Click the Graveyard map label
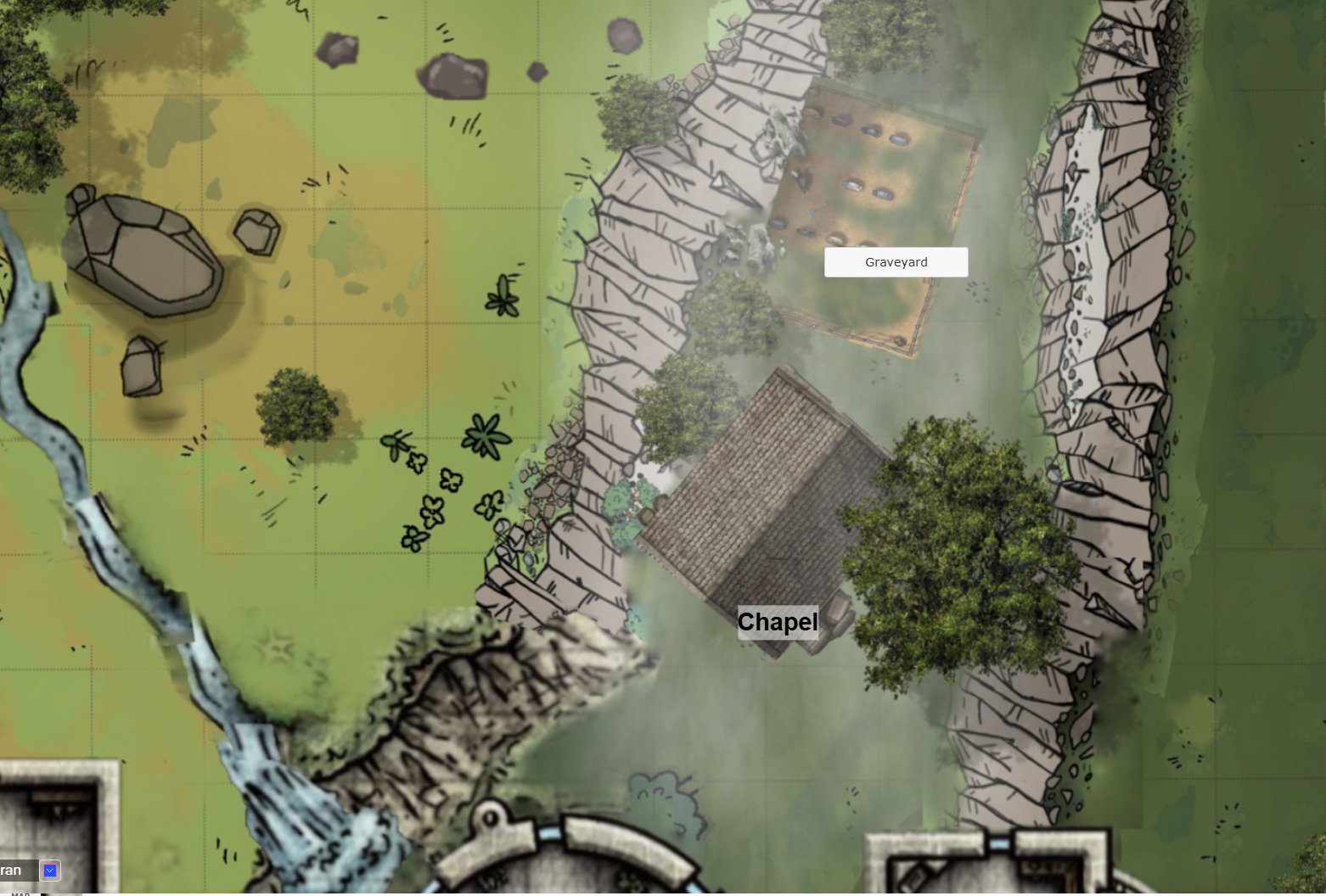This screenshot has height=896, width=1326. click(x=896, y=262)
